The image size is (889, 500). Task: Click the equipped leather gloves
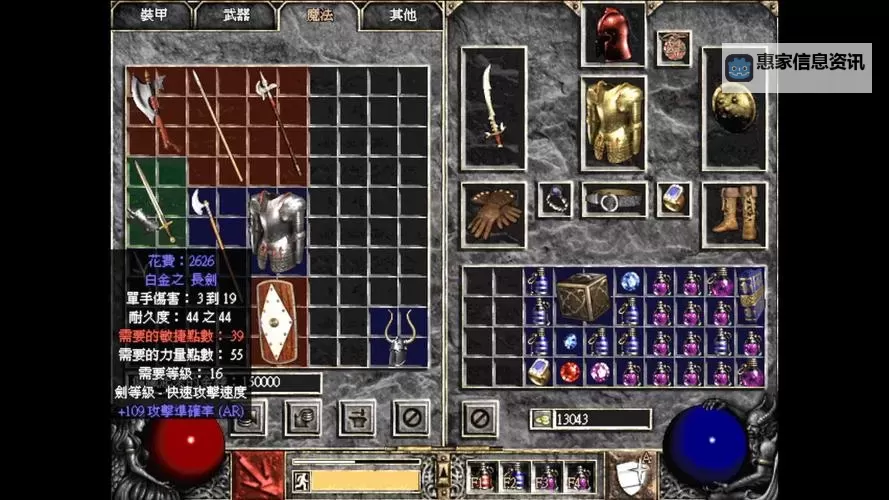point(493,215)
